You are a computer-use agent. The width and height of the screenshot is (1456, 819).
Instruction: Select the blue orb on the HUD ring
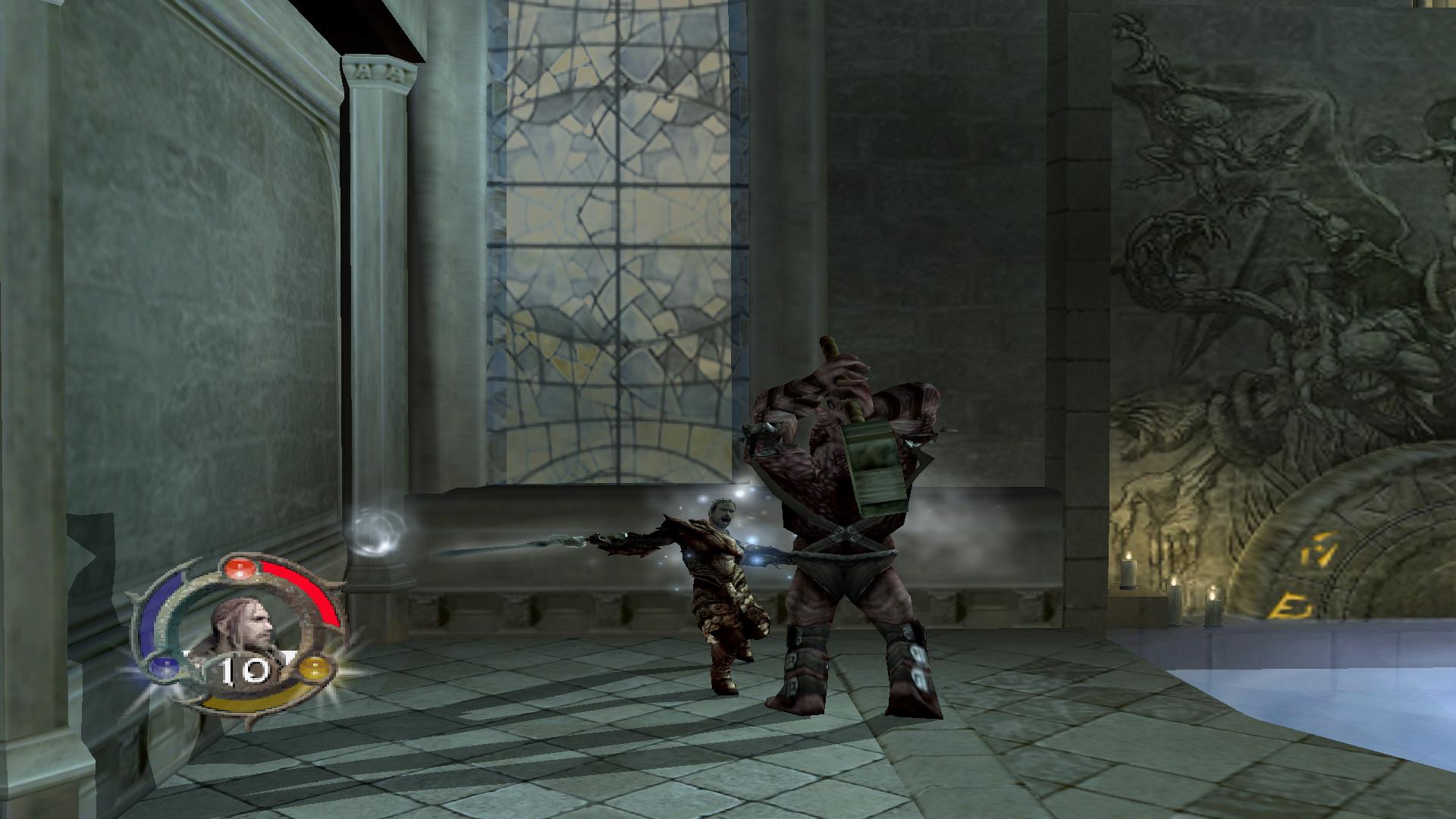tap(163, 668)
